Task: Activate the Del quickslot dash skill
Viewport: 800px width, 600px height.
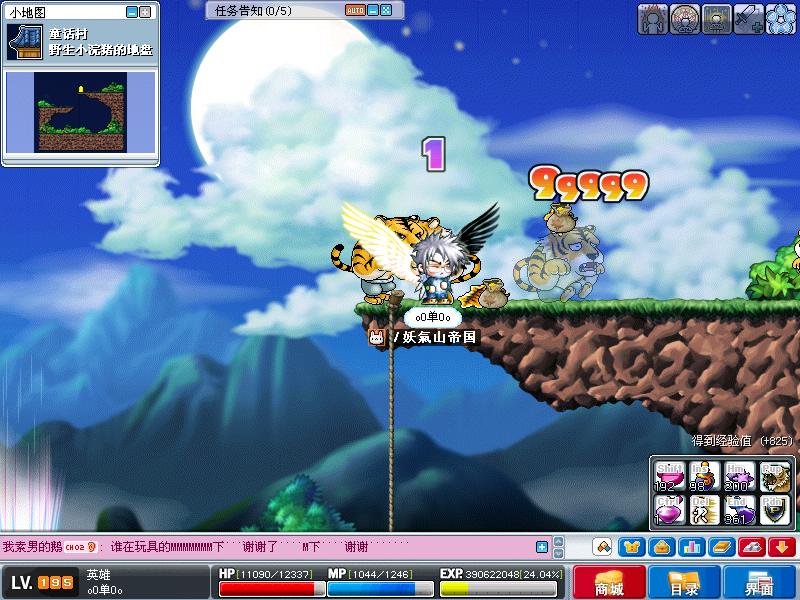Action: tap(702, 511)
